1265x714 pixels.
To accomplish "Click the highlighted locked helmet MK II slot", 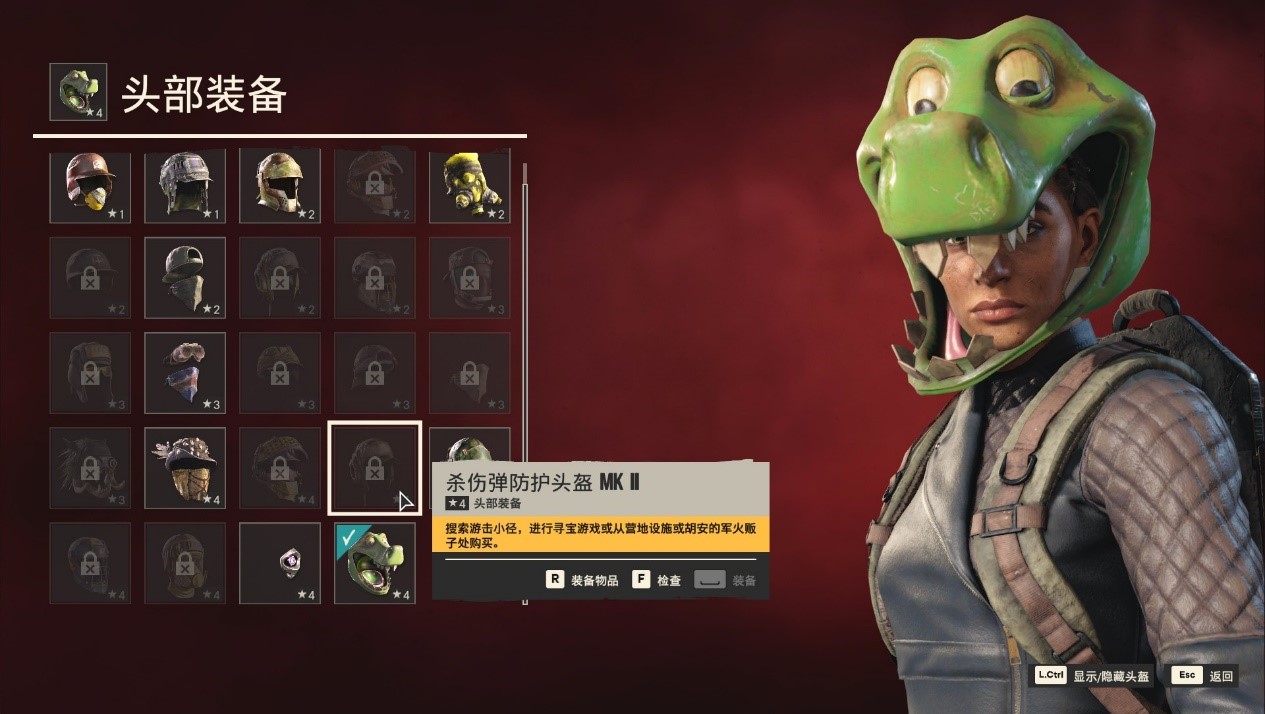I will point(375,468).
